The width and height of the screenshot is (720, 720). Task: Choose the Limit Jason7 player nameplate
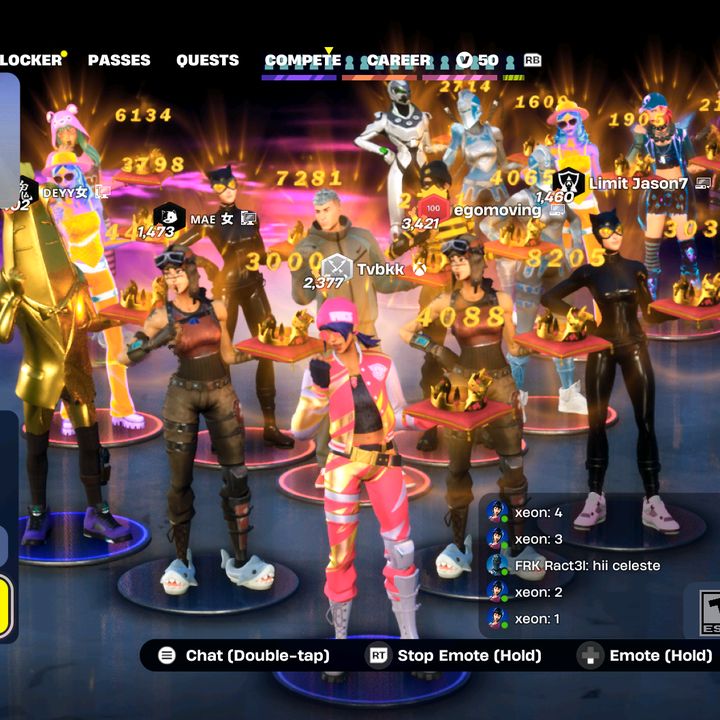click(636, 183)
